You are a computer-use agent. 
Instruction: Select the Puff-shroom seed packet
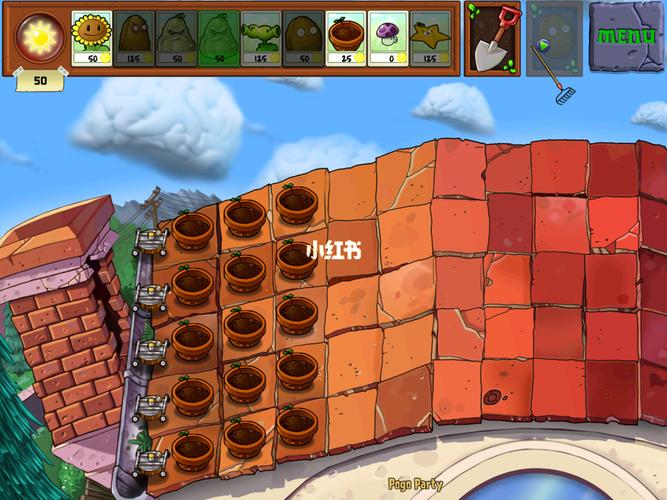pos(388,38)
